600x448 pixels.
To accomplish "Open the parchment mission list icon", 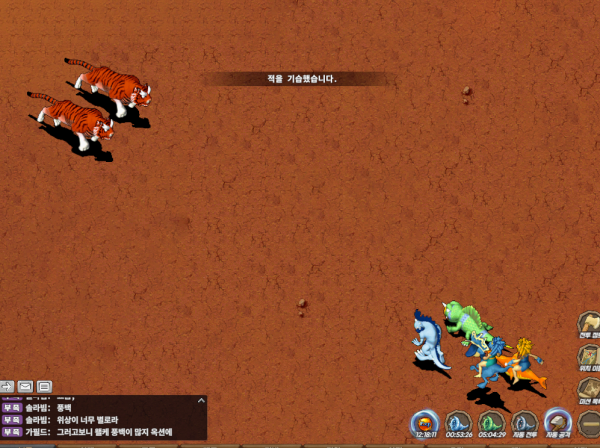I will click(589, 388).
